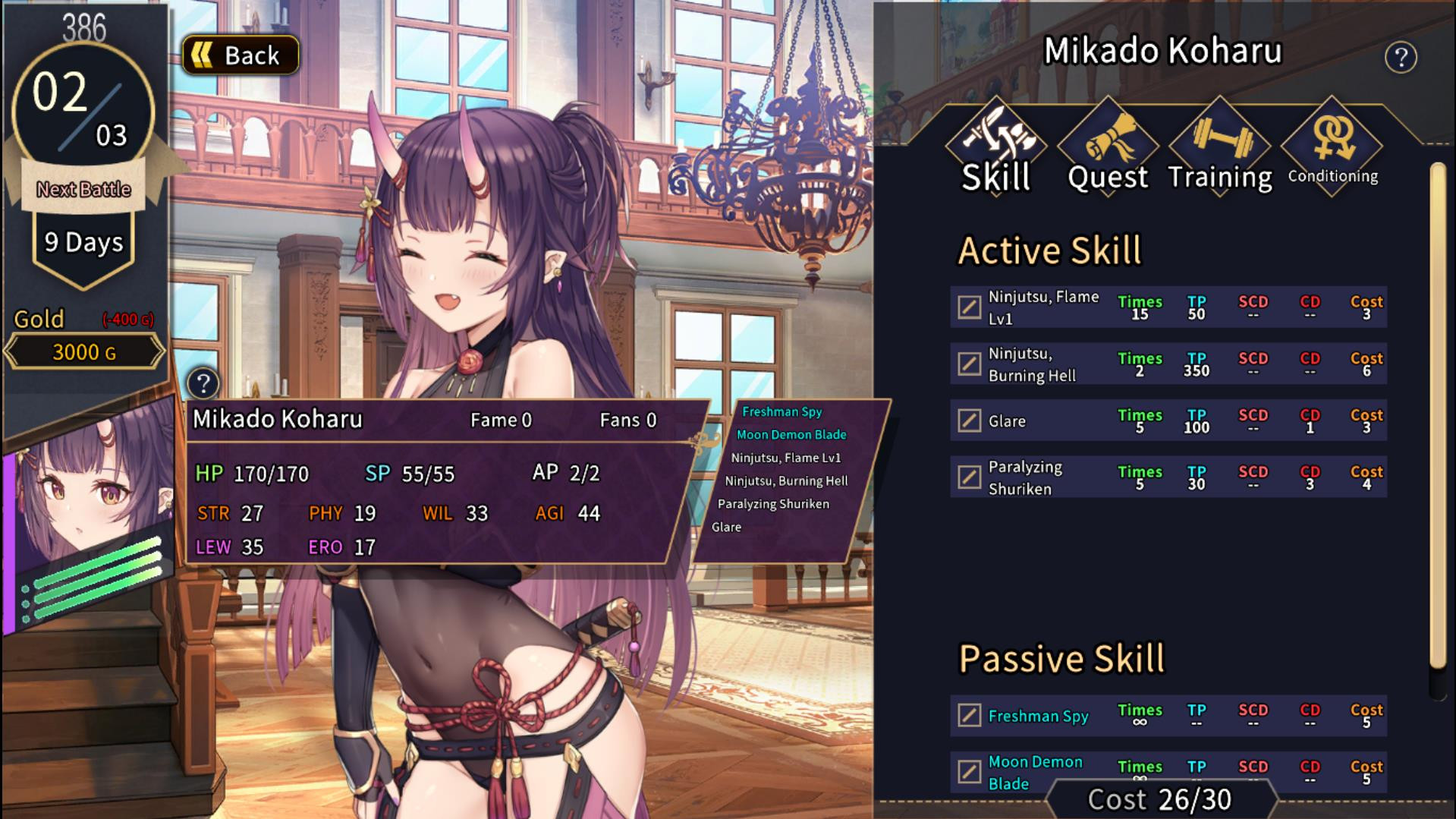Go back with the Back button

click(x=241, y=55)
